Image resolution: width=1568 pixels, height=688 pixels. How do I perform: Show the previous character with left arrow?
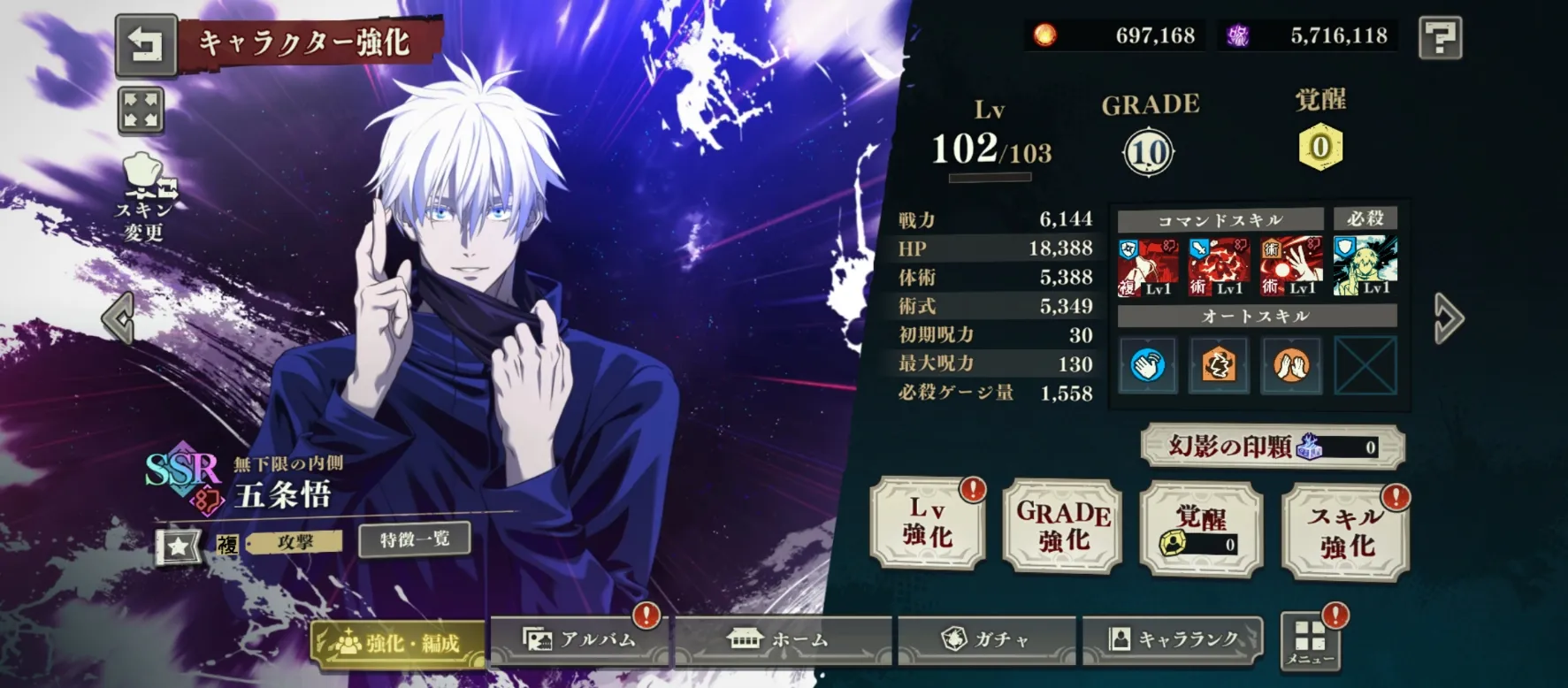click(119, 317)
